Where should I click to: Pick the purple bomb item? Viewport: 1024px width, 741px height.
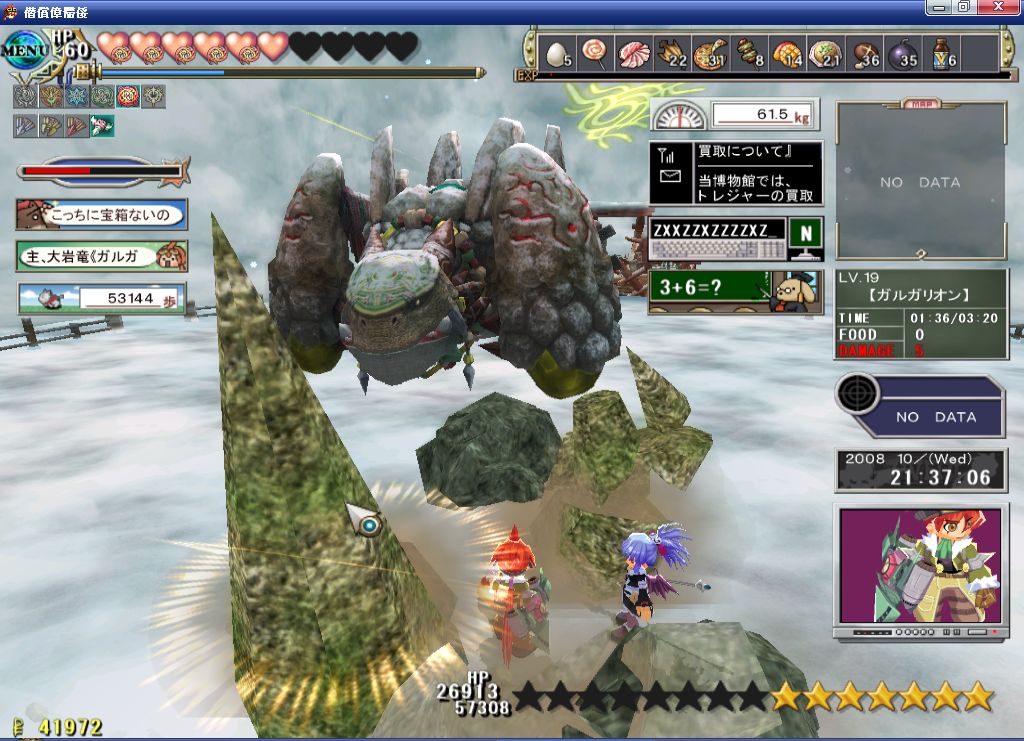(x=903, y=53)
